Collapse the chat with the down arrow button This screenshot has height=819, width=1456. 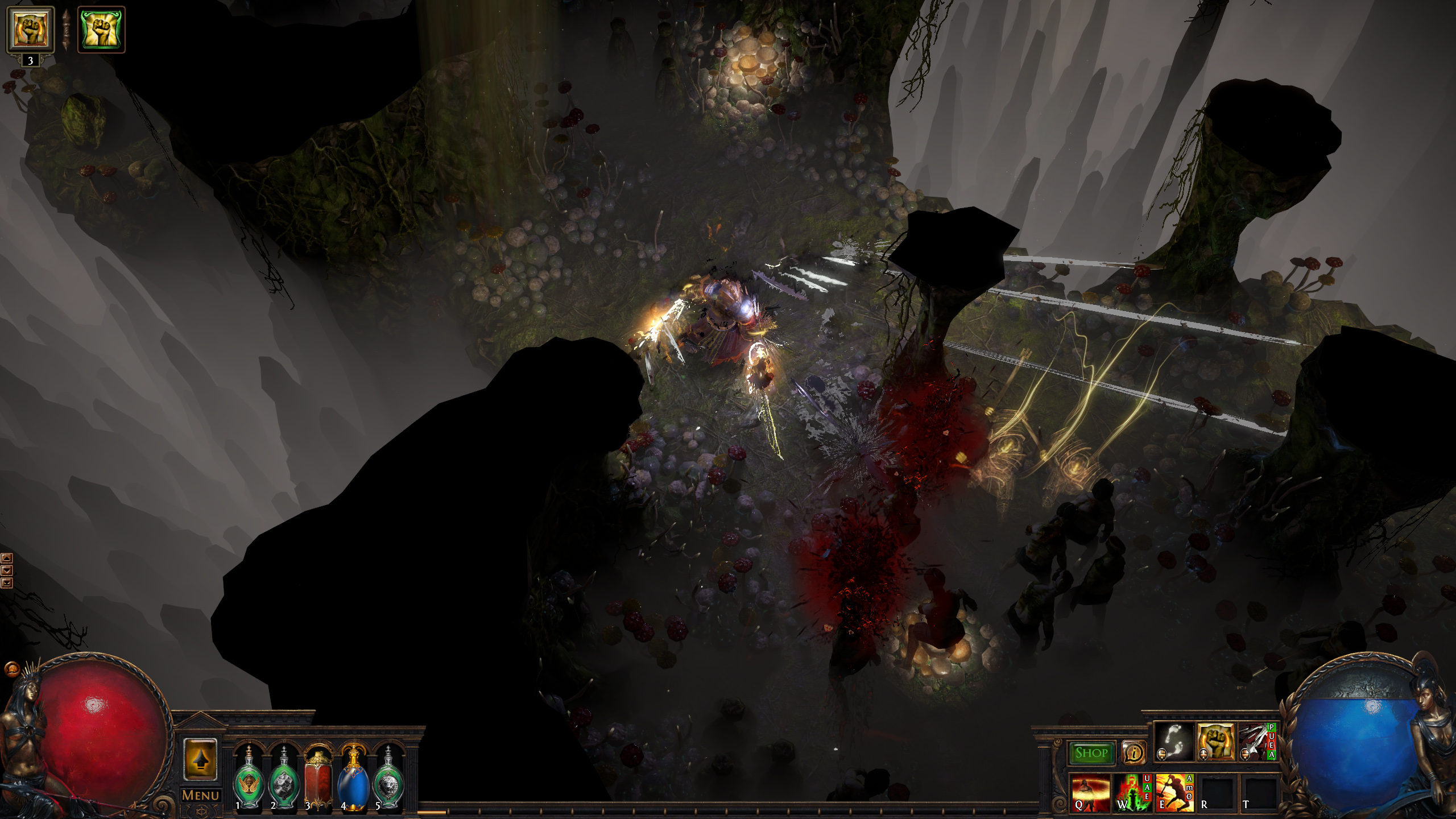tap(7, 570)
